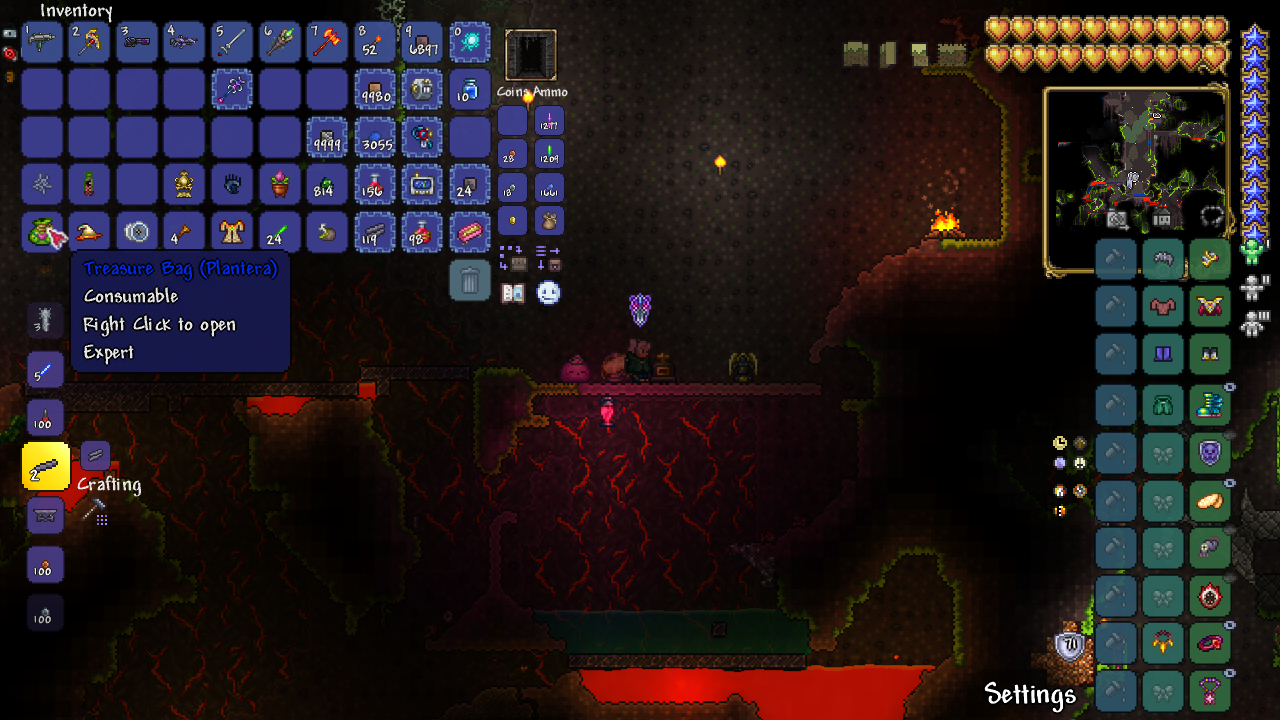Select the highlighted yellow crafting recipe
This screenshot has height=720, width=1280.
[45, 467]
